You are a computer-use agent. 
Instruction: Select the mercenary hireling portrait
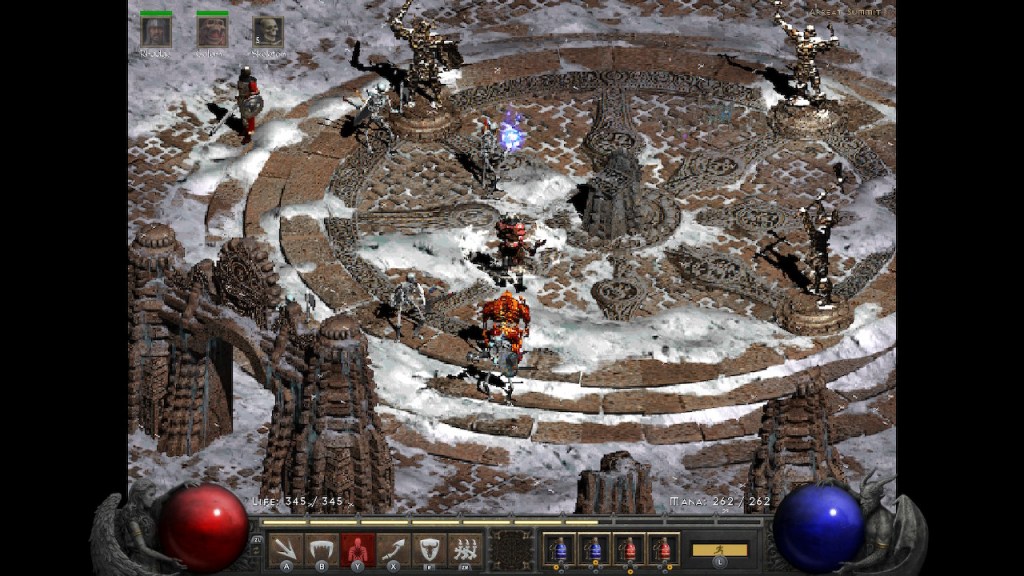(156, 32)
